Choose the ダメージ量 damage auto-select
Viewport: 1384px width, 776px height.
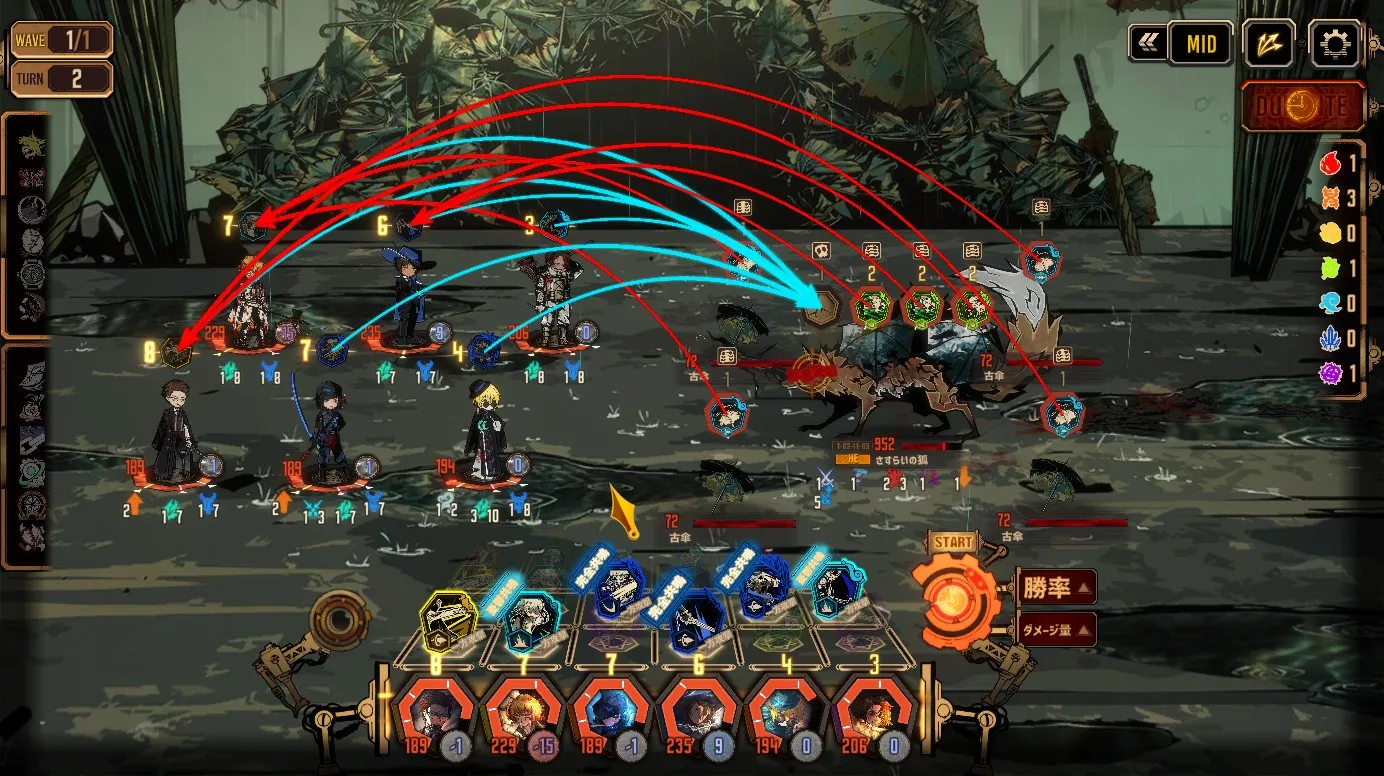[x=1056, y=630]
